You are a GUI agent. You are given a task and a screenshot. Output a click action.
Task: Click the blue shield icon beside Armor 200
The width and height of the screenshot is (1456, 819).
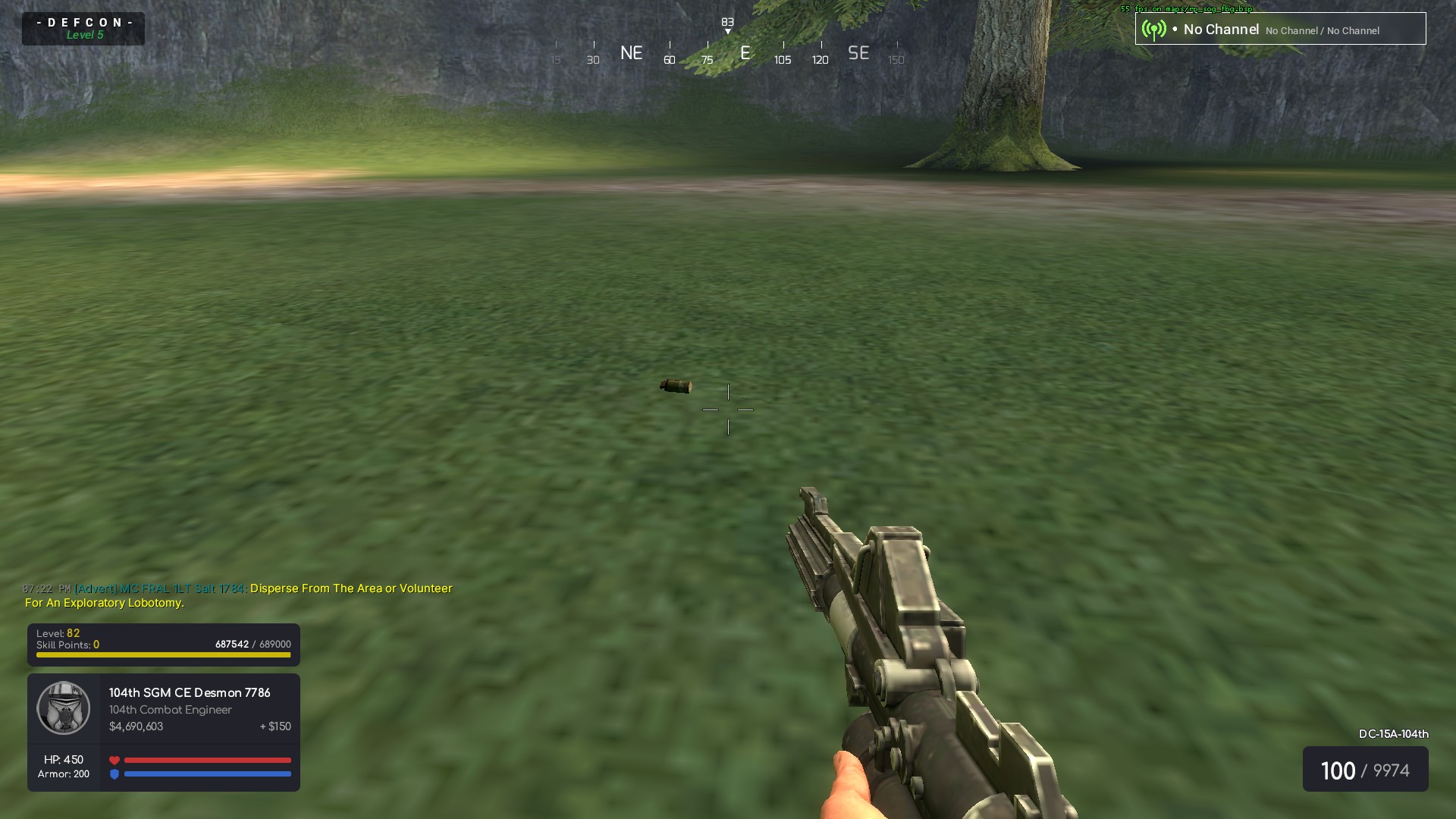point(115,774)
